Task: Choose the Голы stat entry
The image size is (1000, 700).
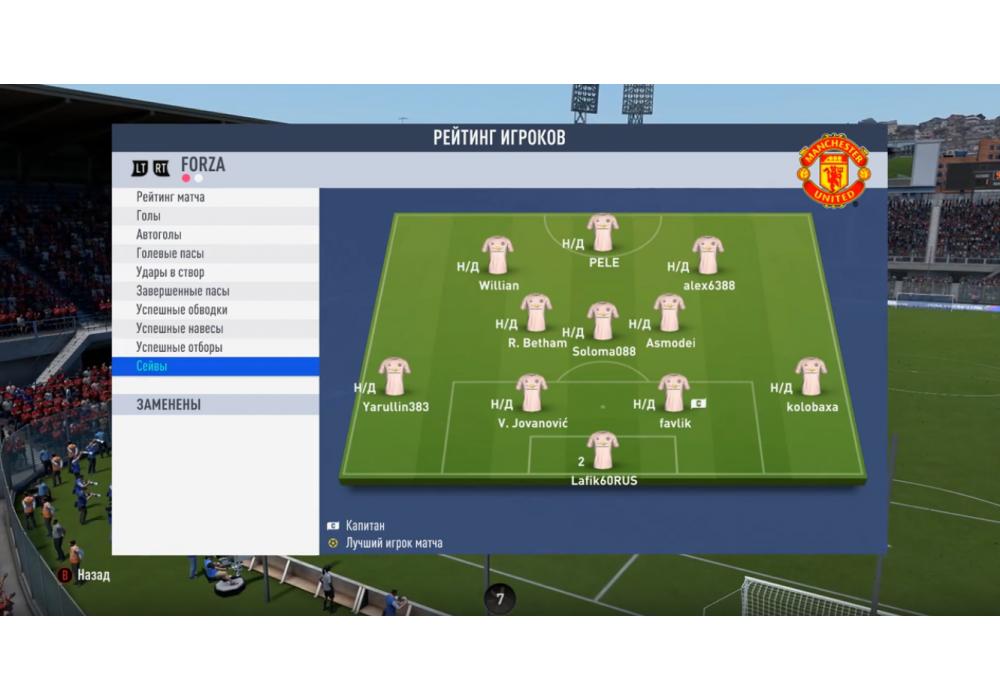Action: (215, 216)
